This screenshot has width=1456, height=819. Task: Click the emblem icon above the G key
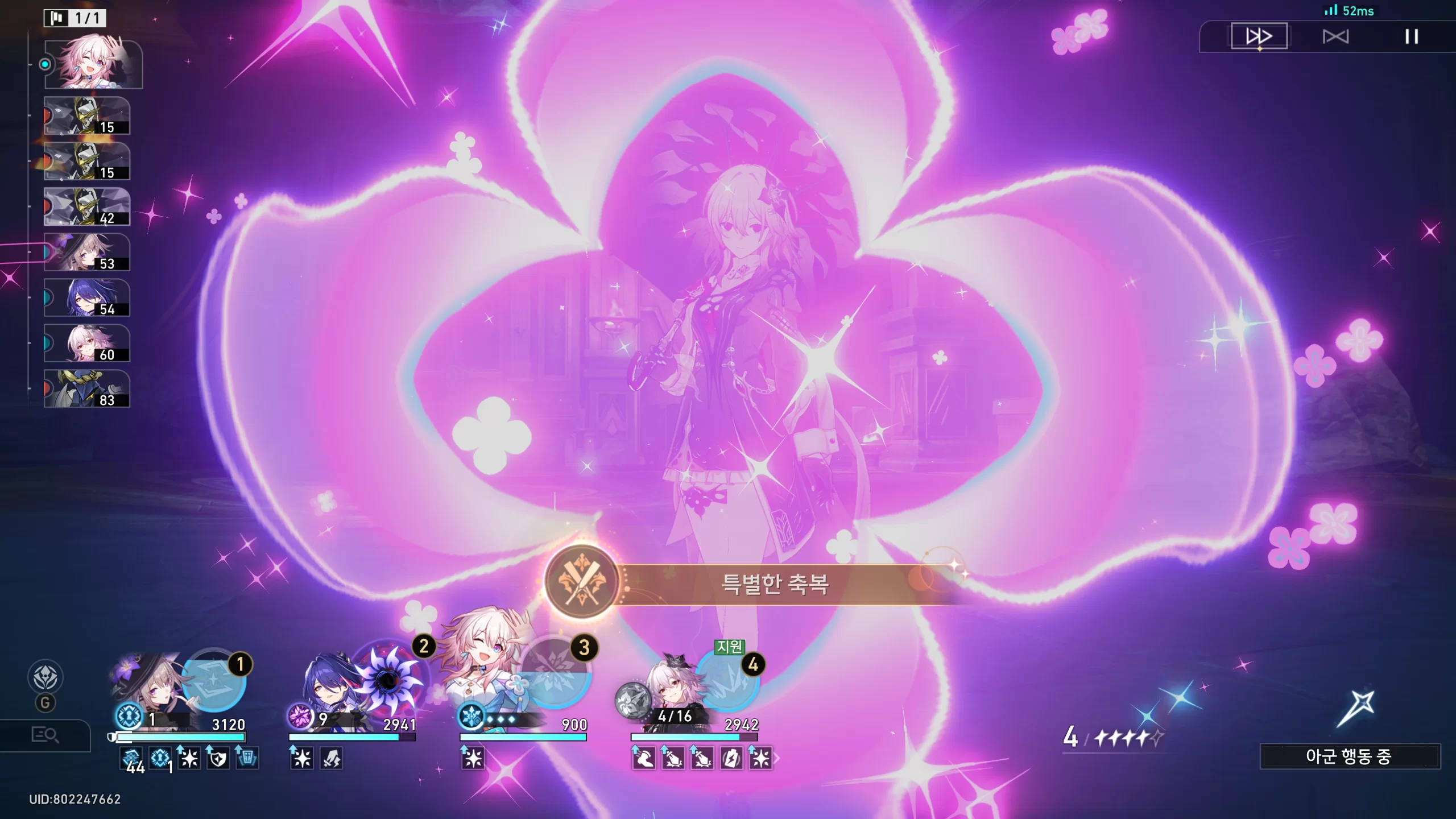[45, 677]
